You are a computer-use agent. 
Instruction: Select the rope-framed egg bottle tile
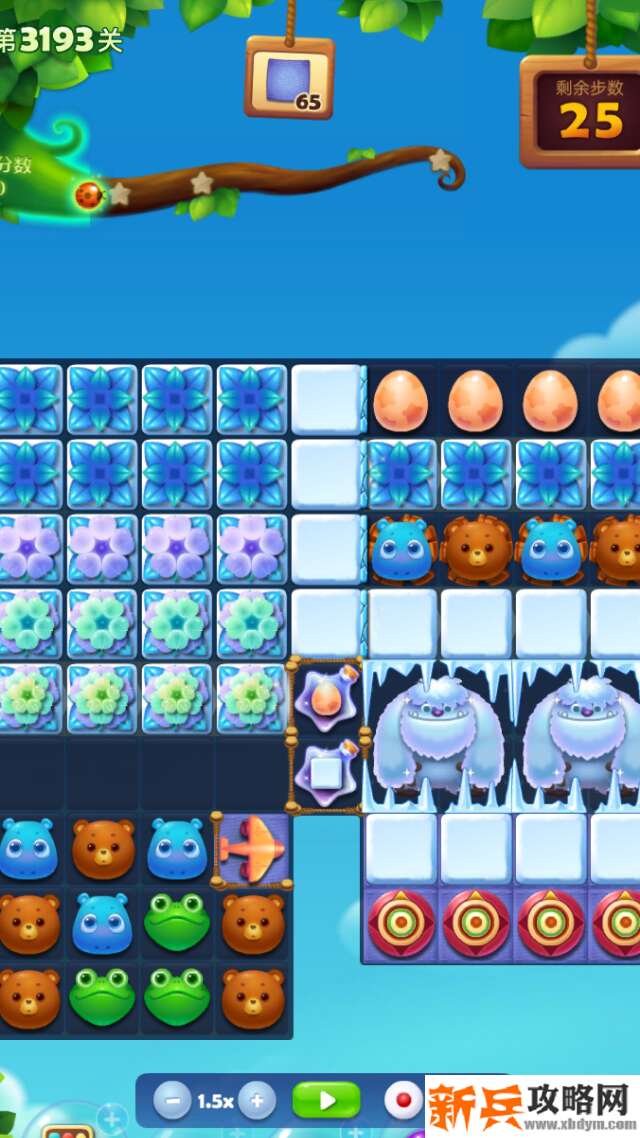tap(325, 698)
